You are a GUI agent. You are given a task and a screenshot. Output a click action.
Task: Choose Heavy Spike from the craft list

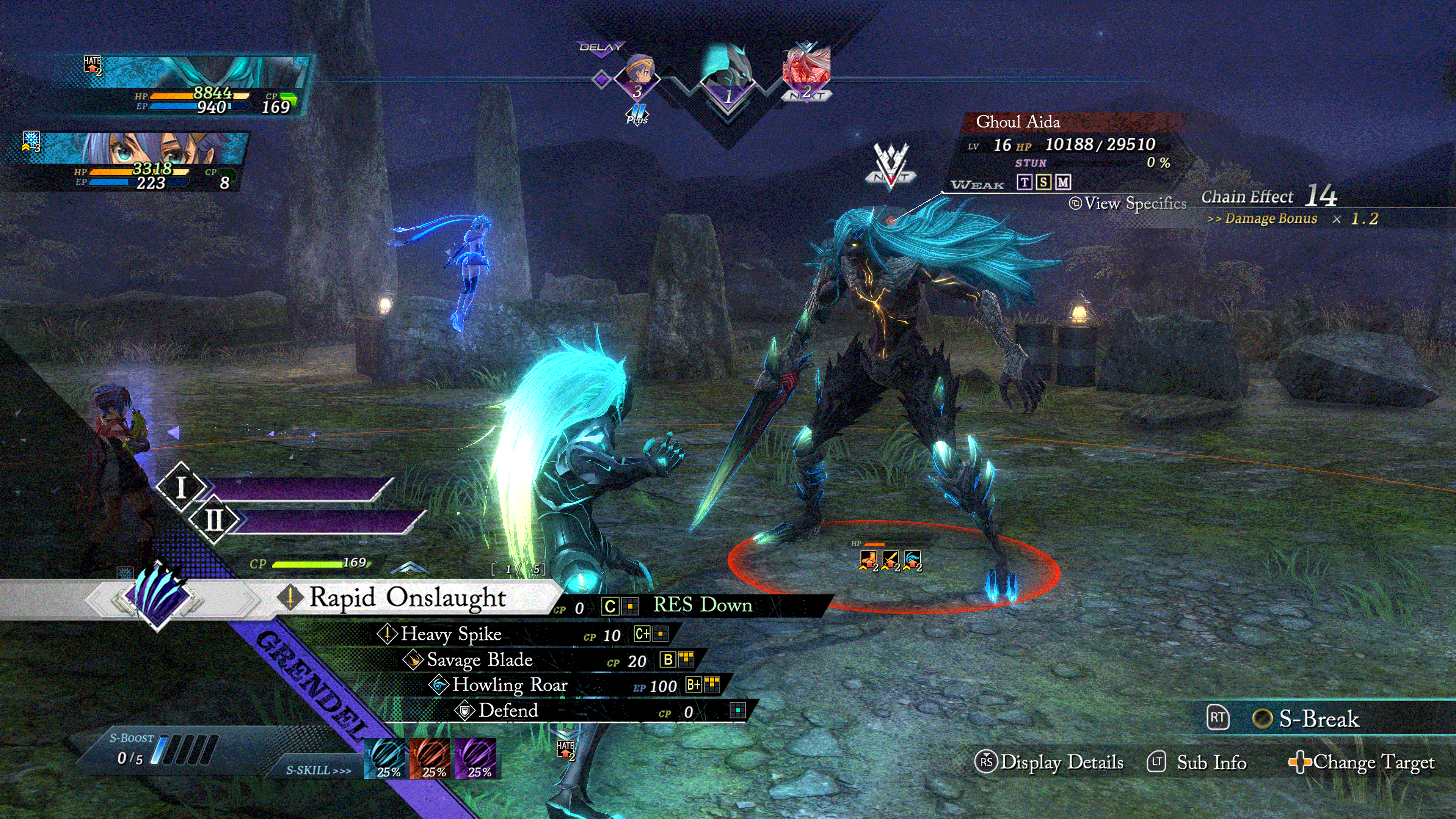450,634
